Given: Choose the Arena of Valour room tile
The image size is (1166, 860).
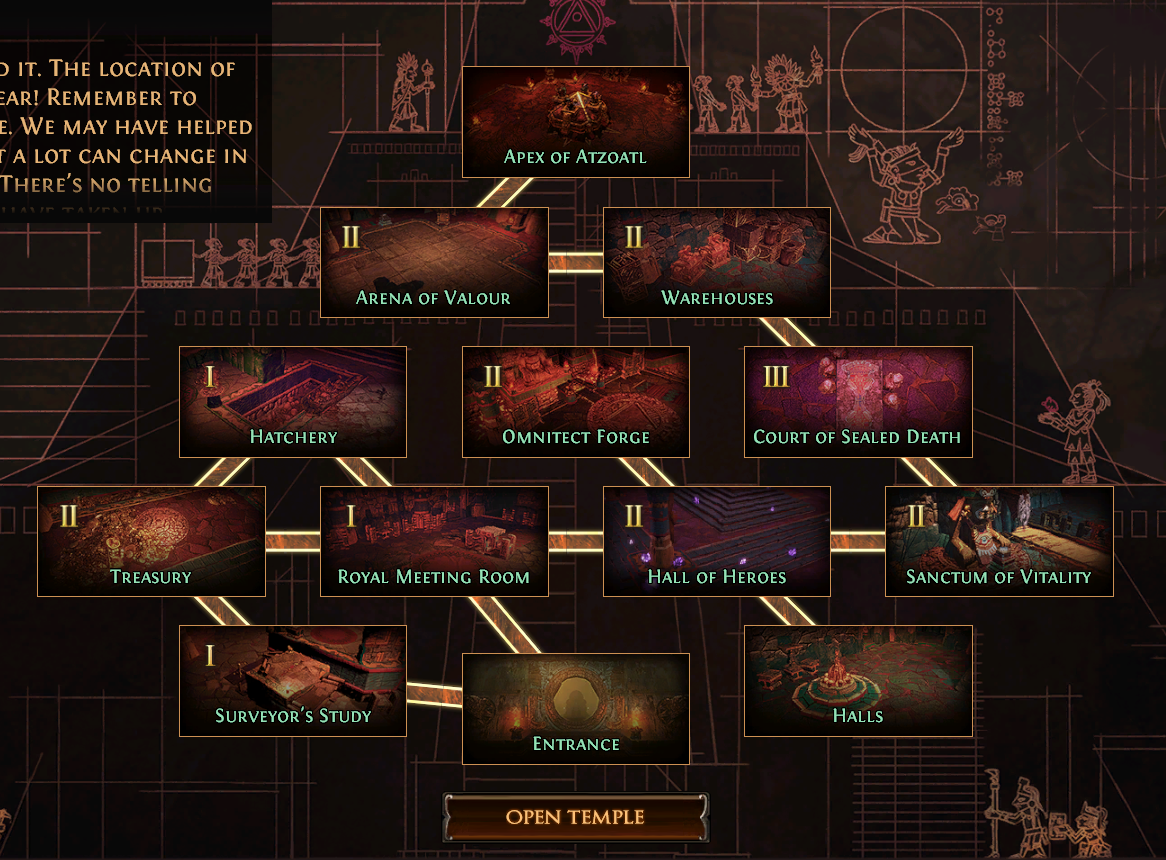Looking at the screenshot, I should [x=434, y=262].
